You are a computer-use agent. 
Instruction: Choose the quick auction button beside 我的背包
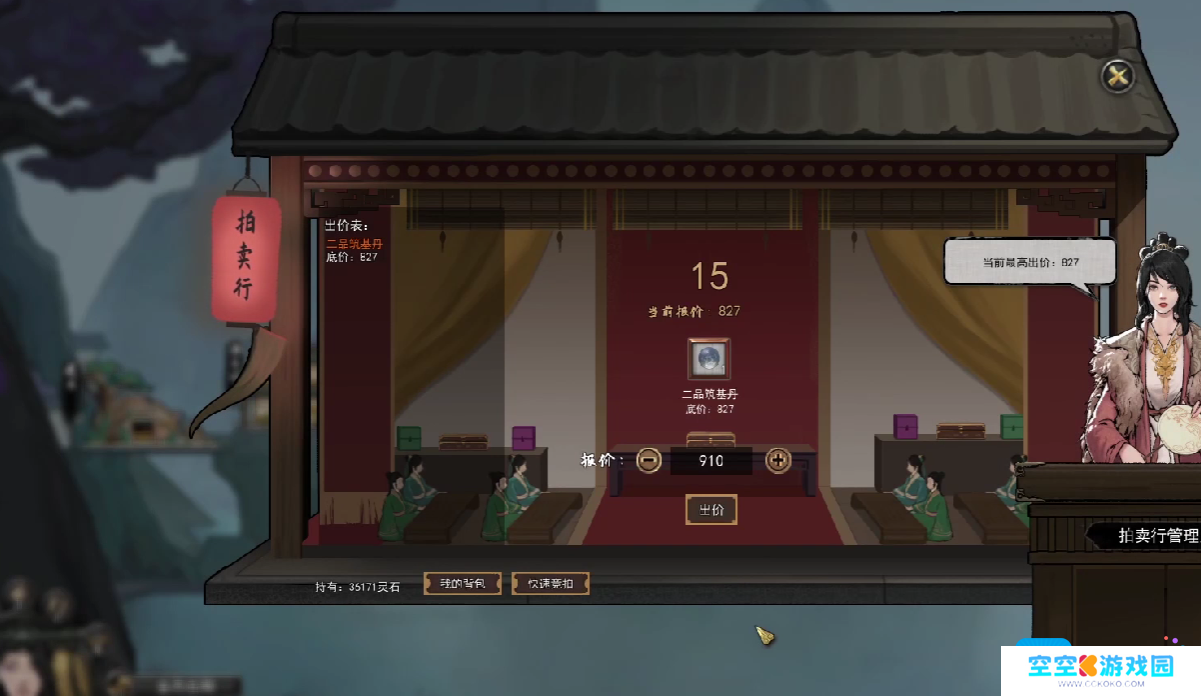tap(550, 583)
